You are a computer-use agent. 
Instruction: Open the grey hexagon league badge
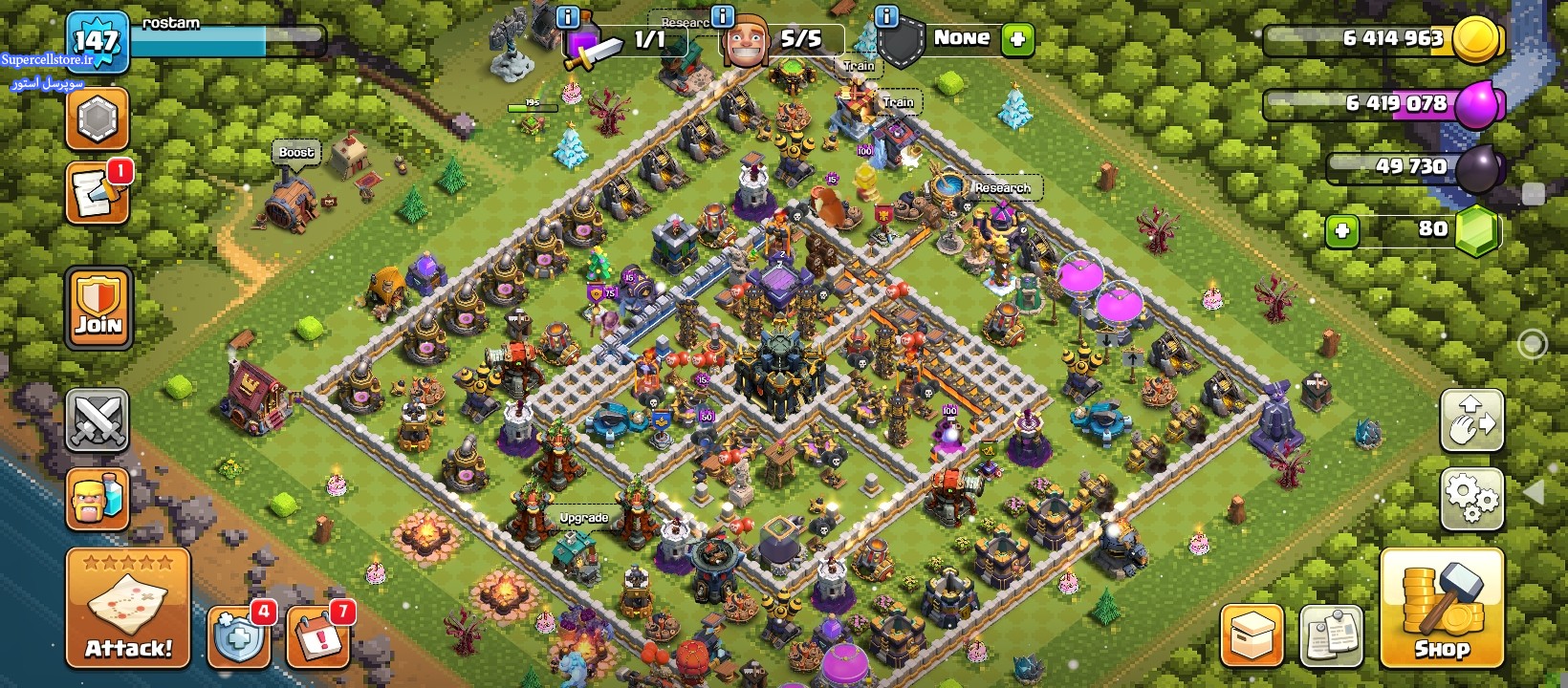(97, 118)
